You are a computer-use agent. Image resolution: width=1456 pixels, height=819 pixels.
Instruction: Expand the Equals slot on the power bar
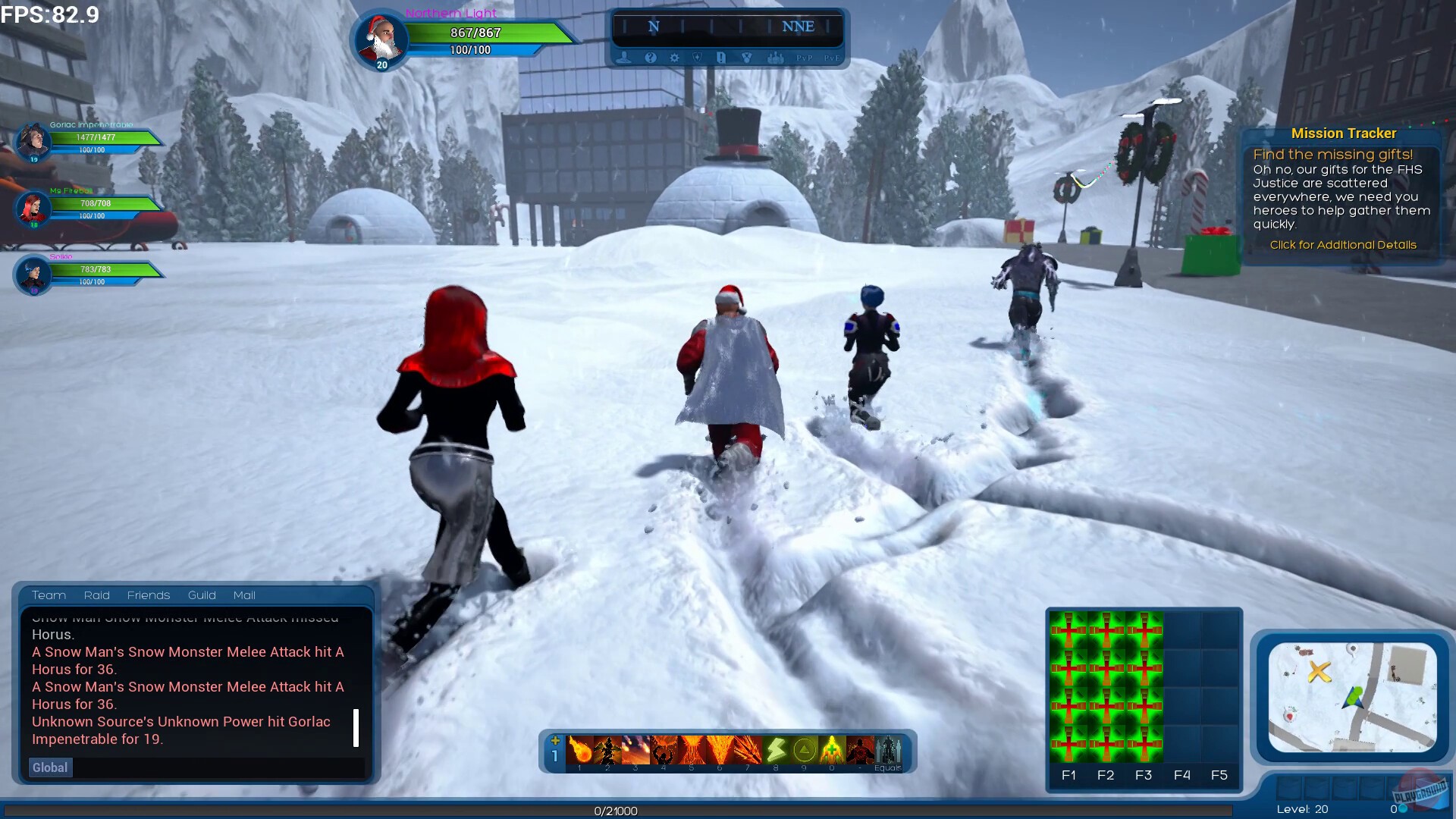click(889, 749)
